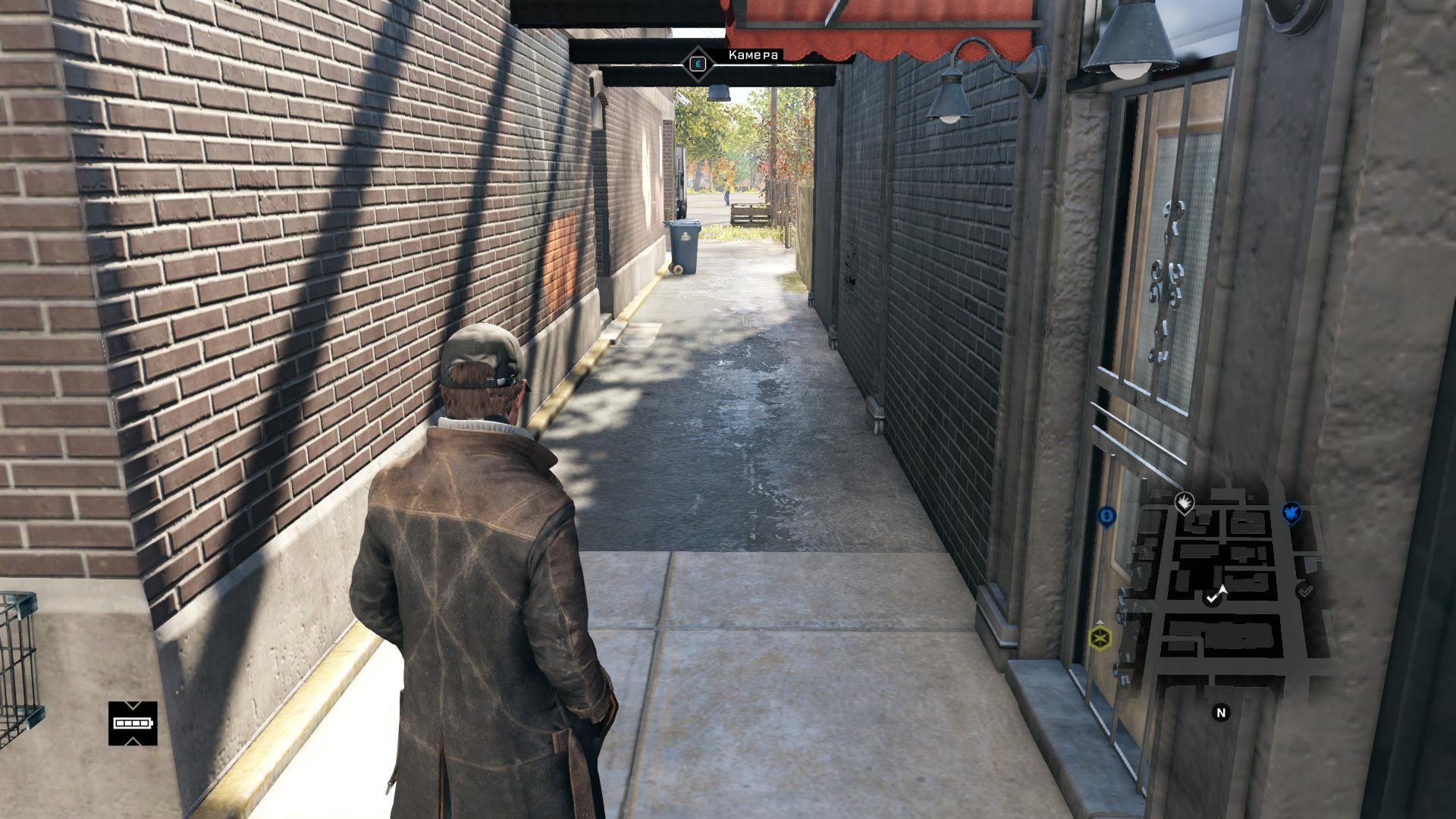
Task: Click the north compass N indicator
Action: (1221, 713)
